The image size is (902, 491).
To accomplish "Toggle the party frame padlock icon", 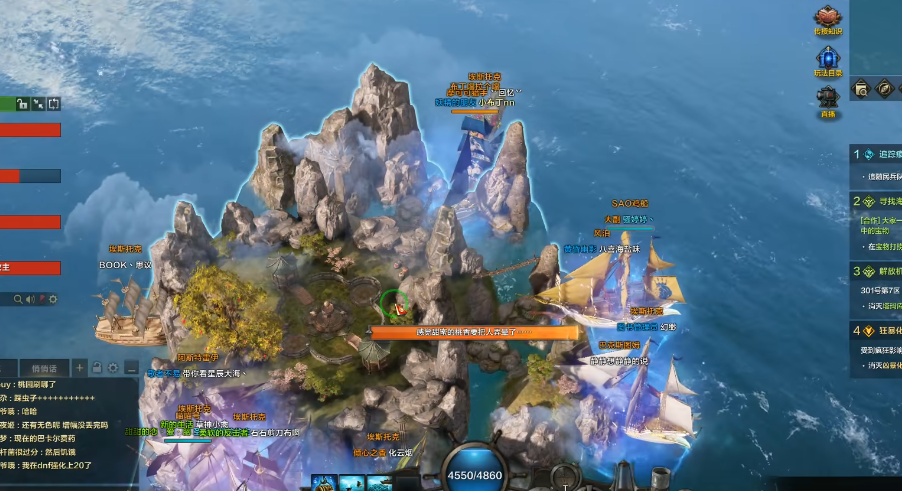I will pyautogui.click(x=22, y=103).
